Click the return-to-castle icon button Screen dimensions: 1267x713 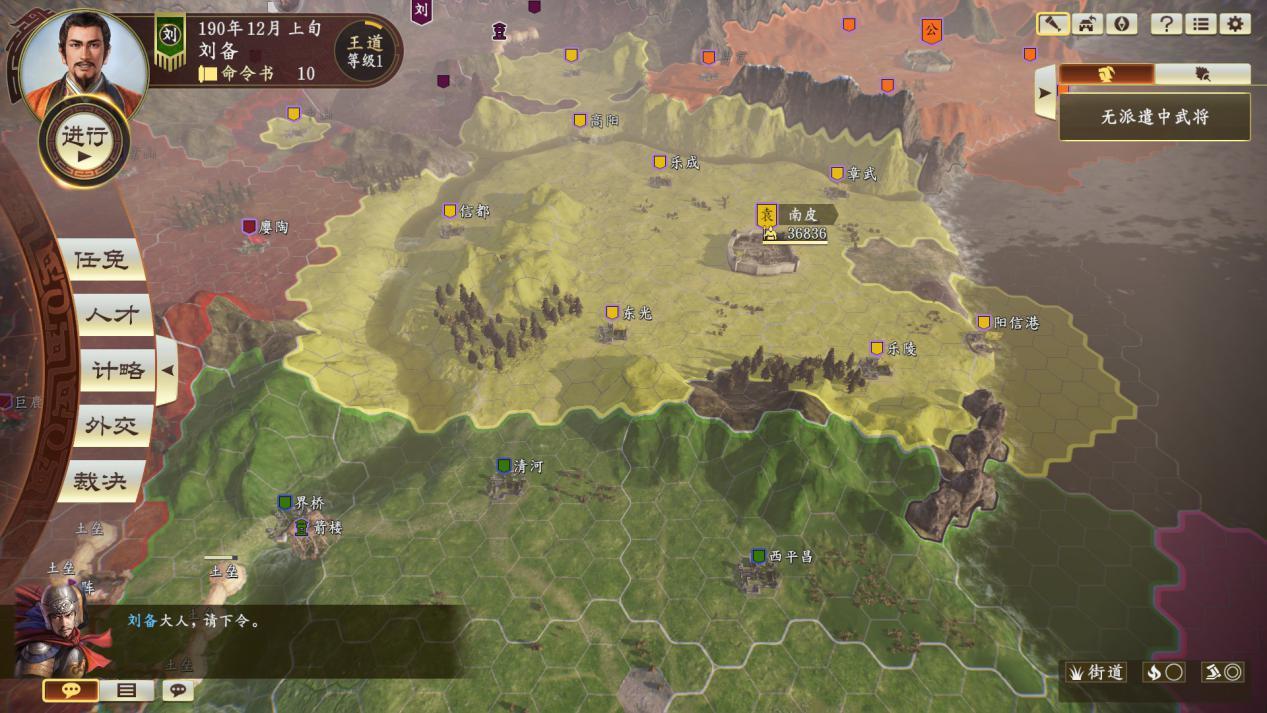1087,24
